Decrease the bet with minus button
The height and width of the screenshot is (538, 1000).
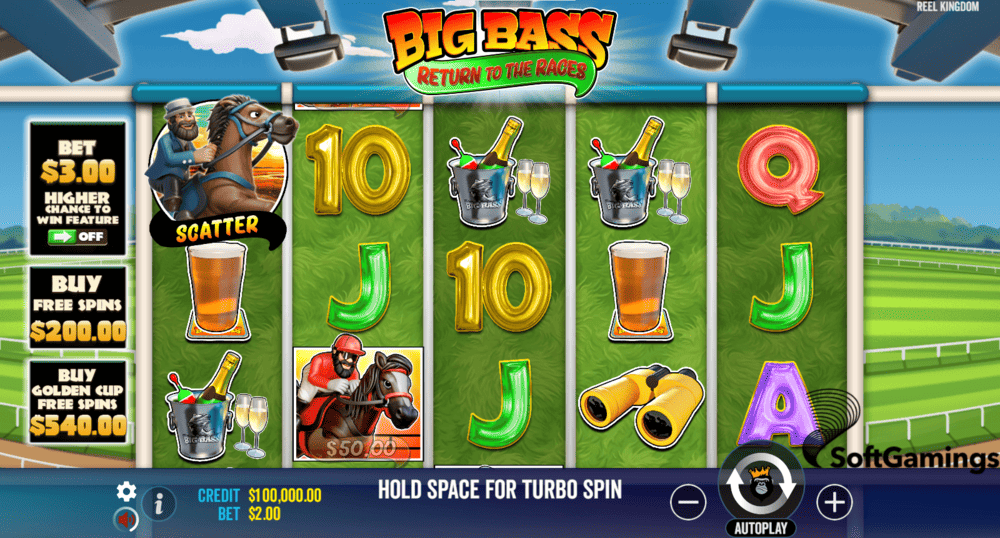pos(688,503)
